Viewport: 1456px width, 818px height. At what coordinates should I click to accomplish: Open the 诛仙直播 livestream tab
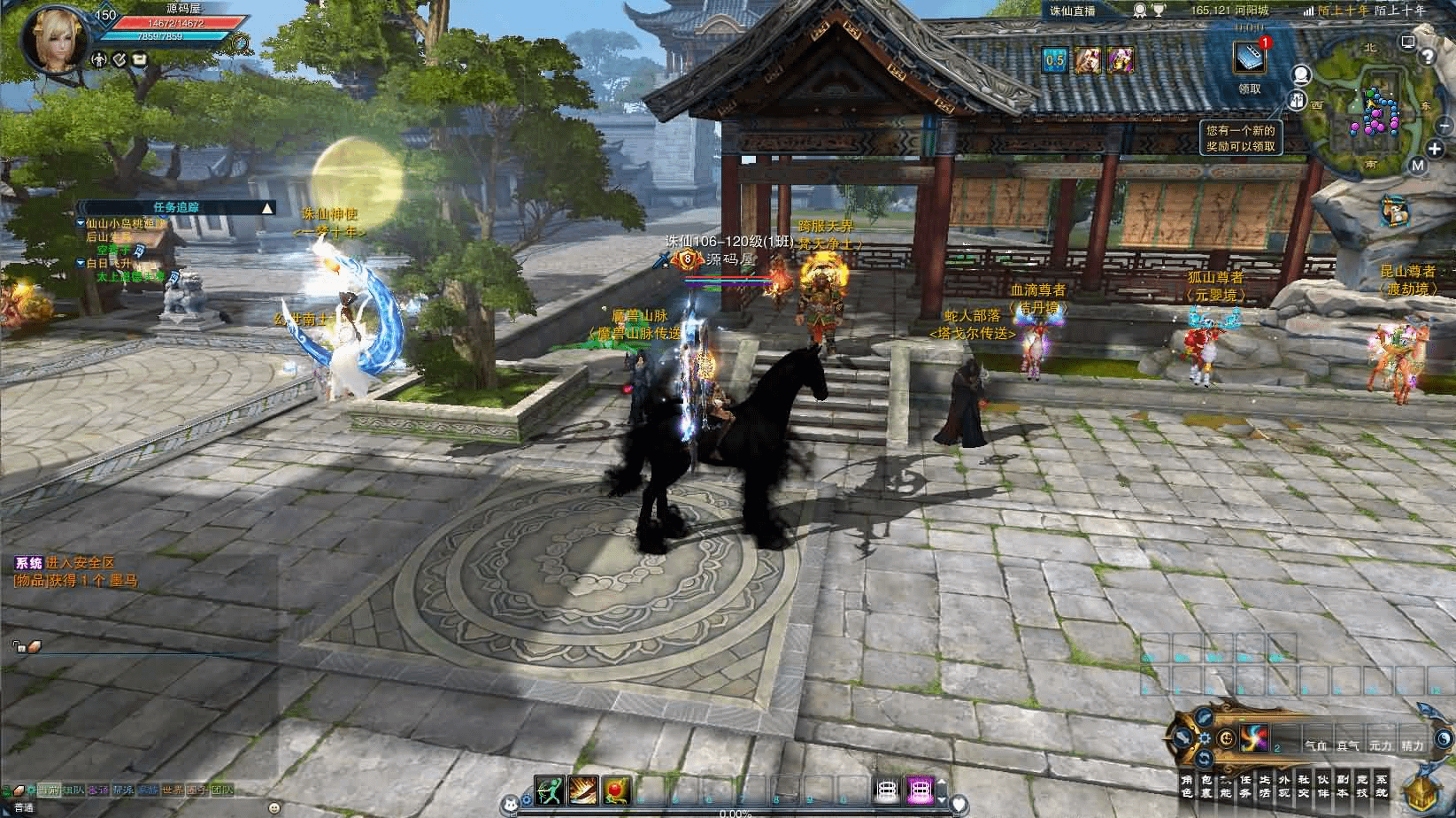click(1071, 10)
